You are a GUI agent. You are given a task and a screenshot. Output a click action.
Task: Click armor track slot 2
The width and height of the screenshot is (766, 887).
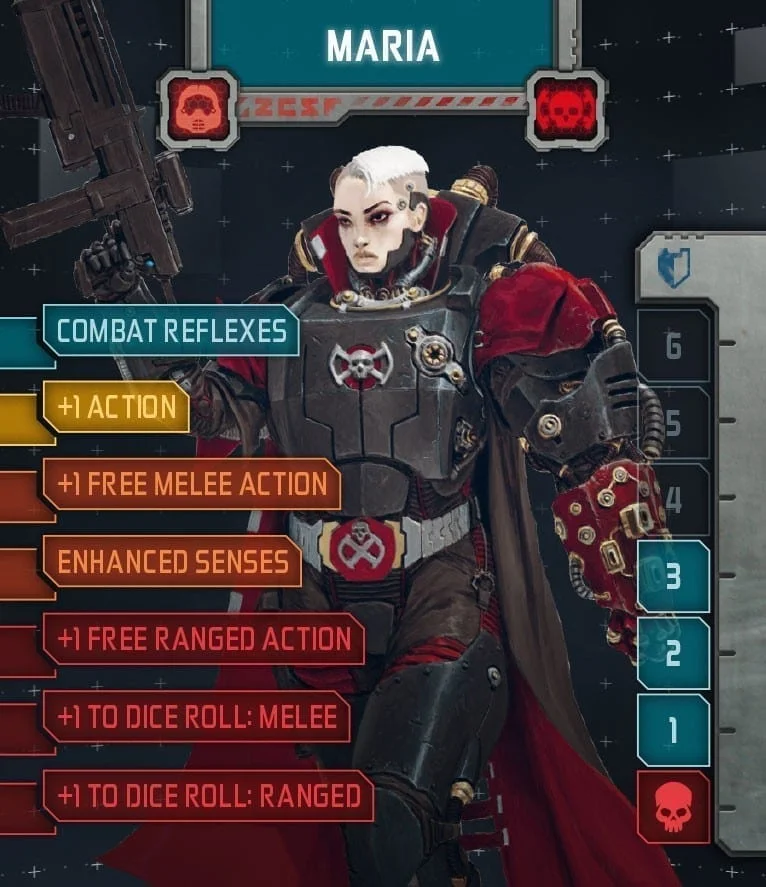pyautogui.click(x=673, y=653)
